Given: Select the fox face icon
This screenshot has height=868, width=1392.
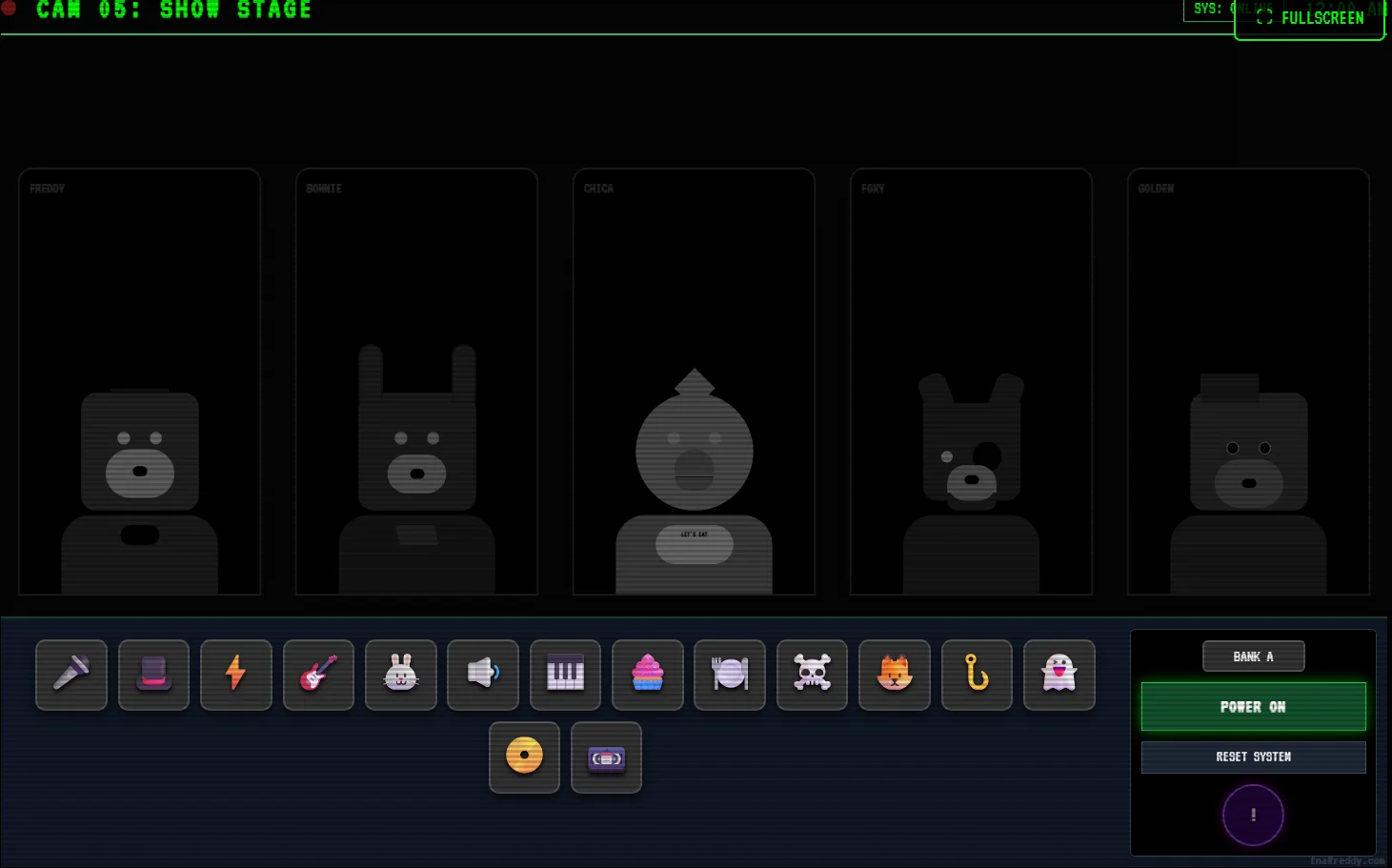Looking at the screenshot, I should tap(894, 675).
